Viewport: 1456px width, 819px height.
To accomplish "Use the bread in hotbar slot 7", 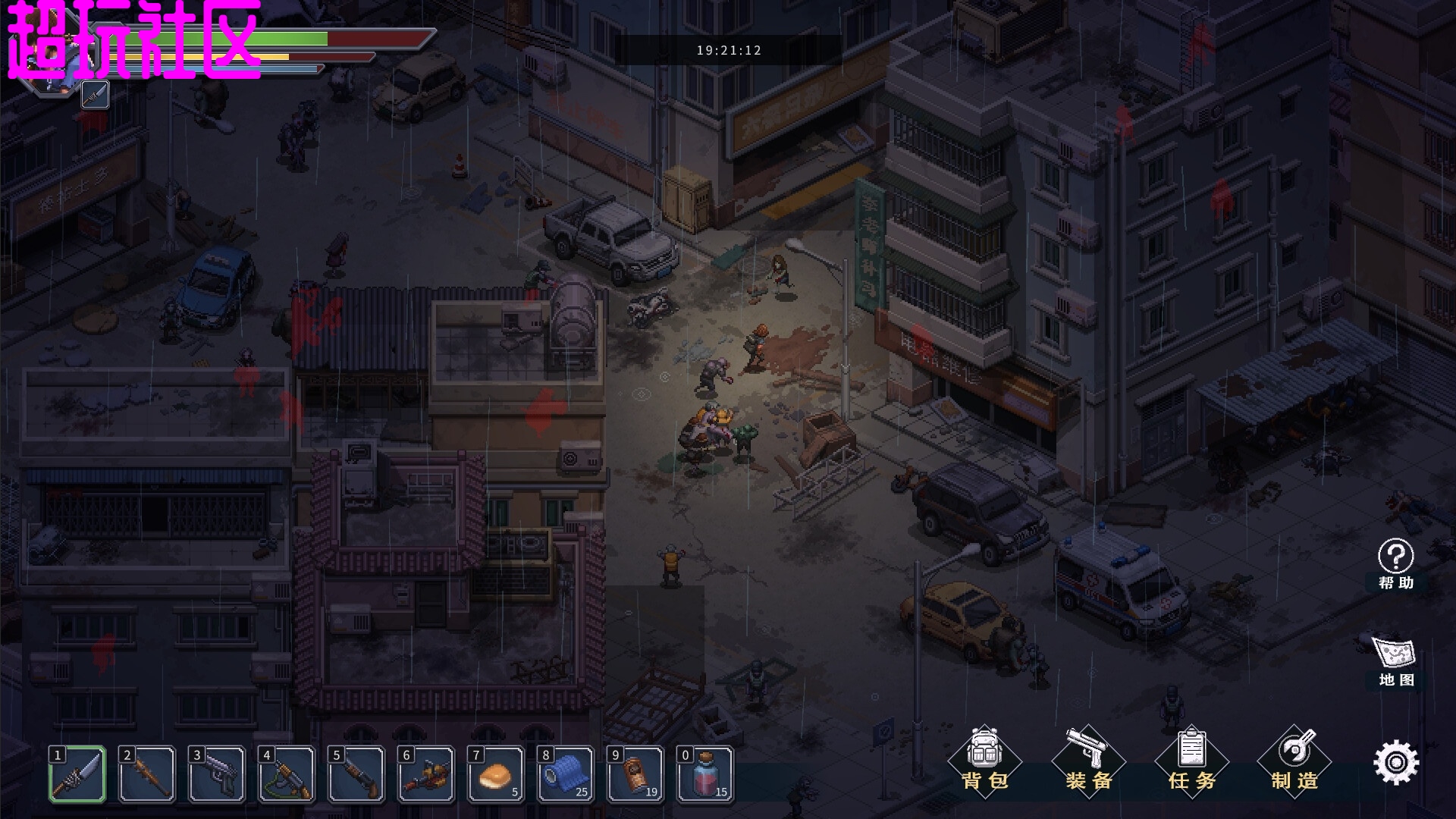I will coord(496,774).
